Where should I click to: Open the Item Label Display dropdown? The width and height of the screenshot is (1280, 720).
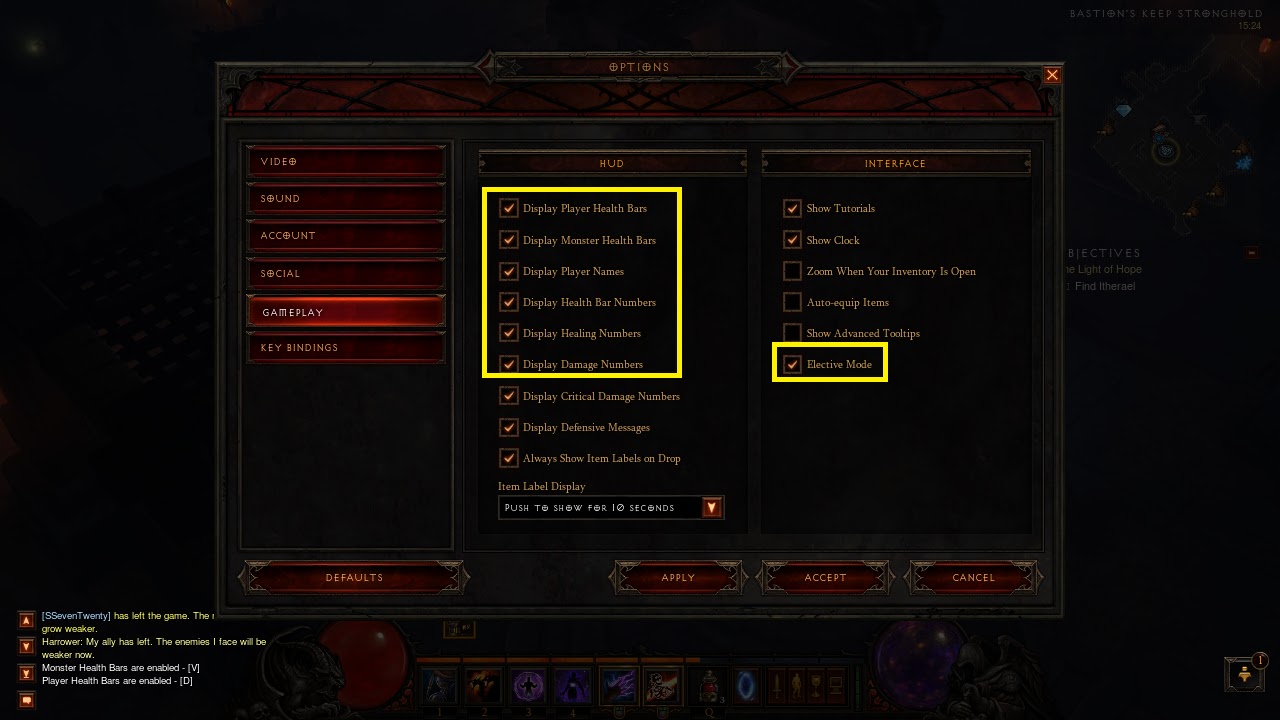coord(711,507)
